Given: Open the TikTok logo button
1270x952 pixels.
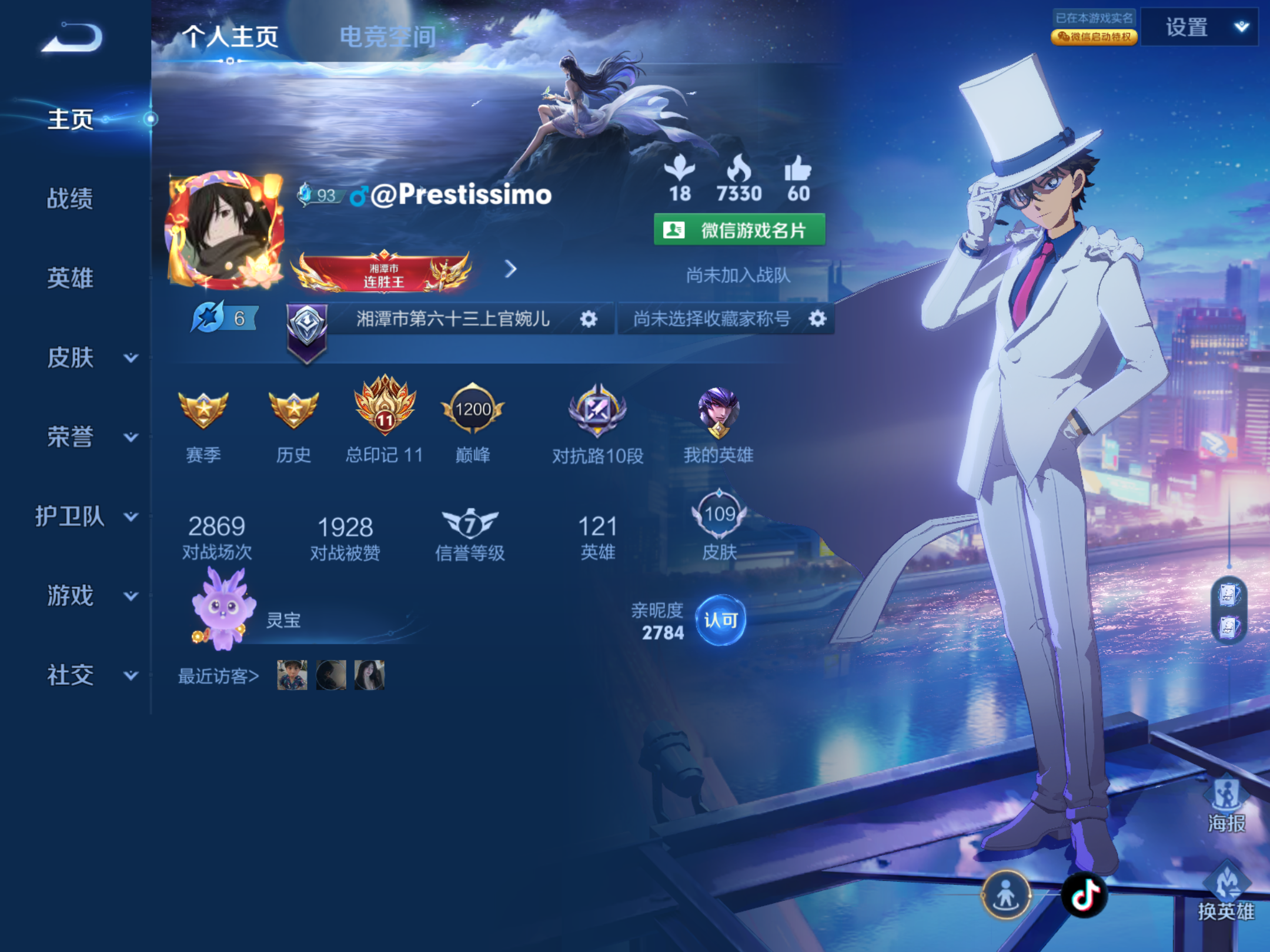Looking at the screenshot, I should [1085, 895].
